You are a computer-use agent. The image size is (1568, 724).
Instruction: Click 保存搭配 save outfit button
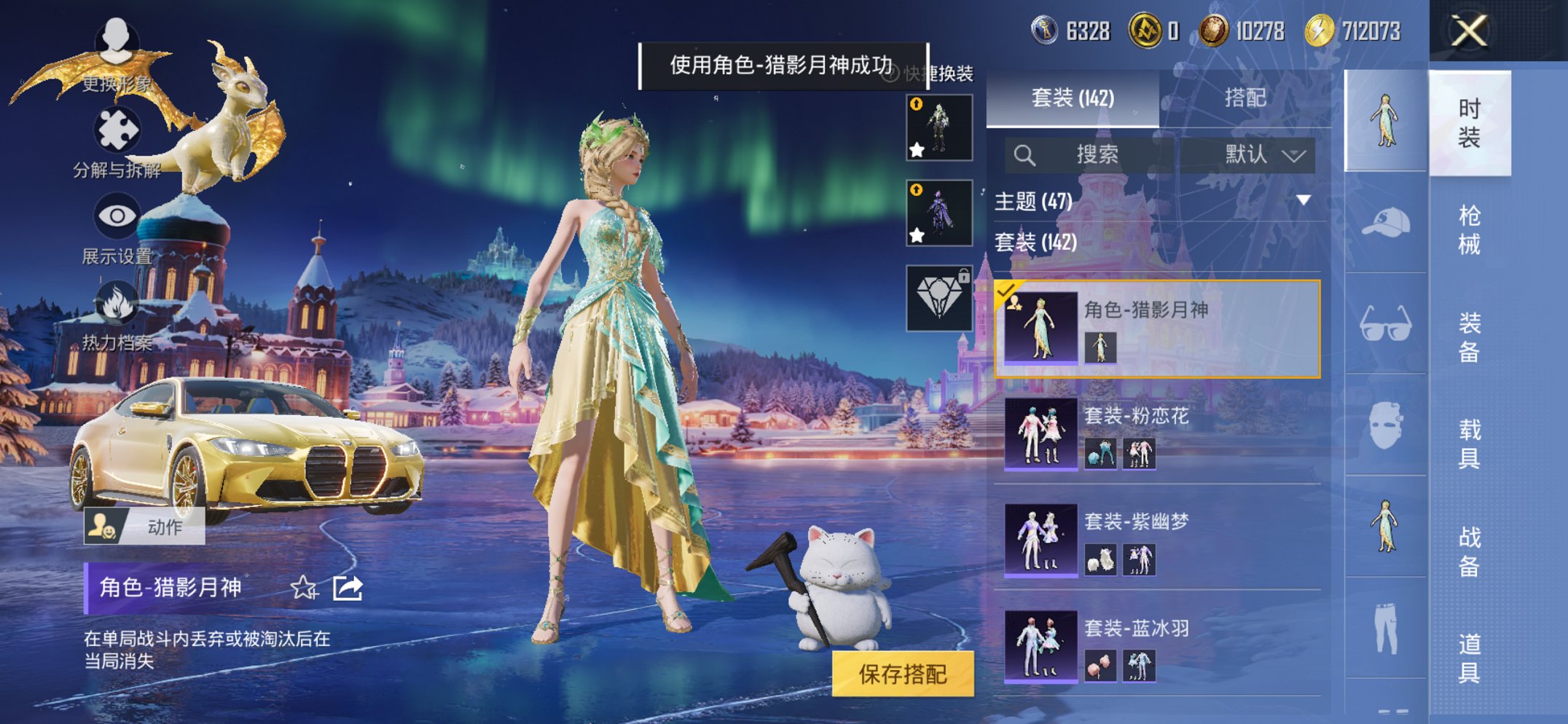[x=902, y=674]
